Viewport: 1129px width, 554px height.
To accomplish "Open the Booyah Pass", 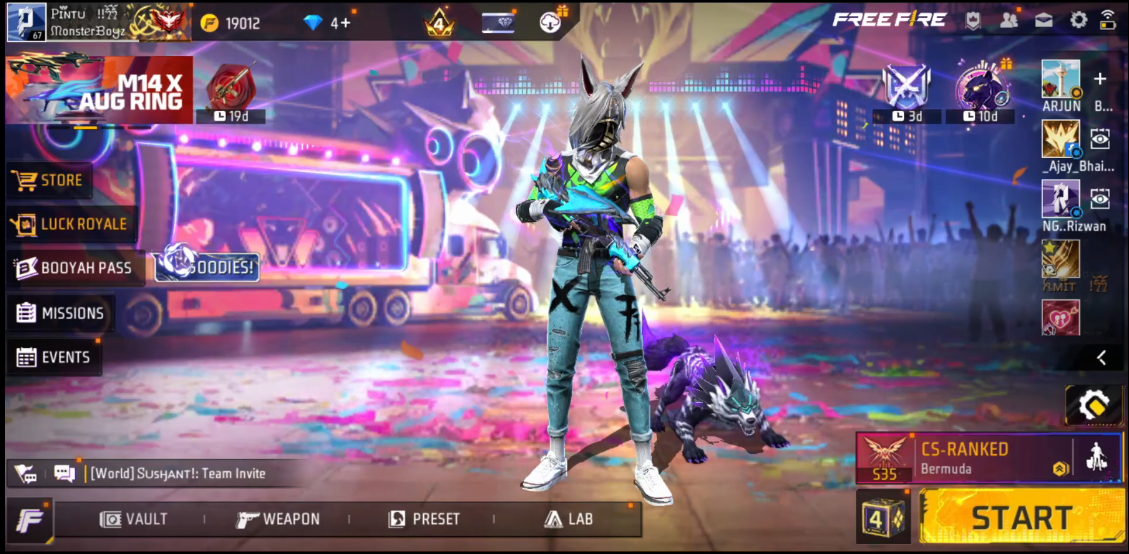I will (74, 268).
